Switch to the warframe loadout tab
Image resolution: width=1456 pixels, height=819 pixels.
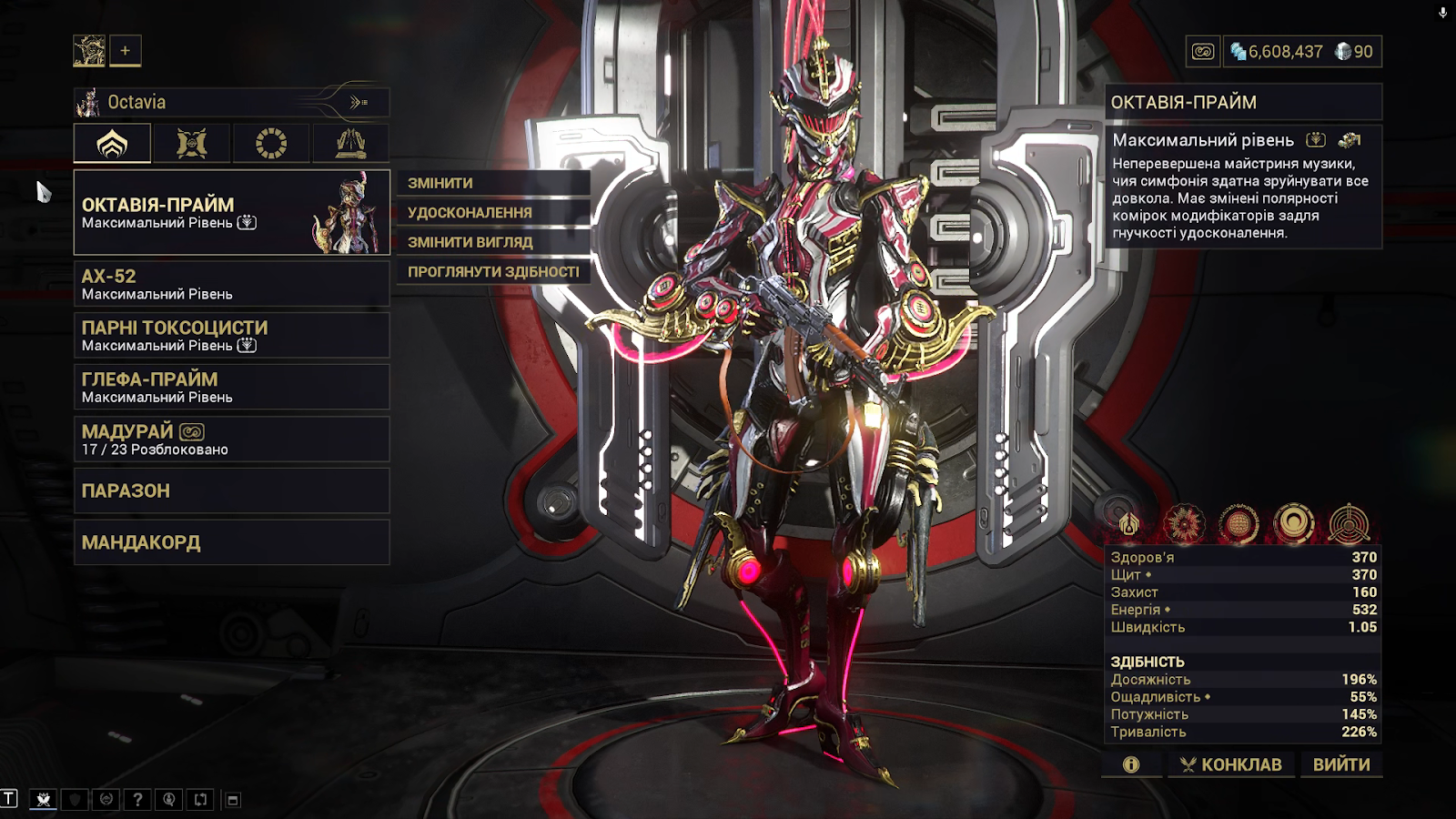[112, 144]
